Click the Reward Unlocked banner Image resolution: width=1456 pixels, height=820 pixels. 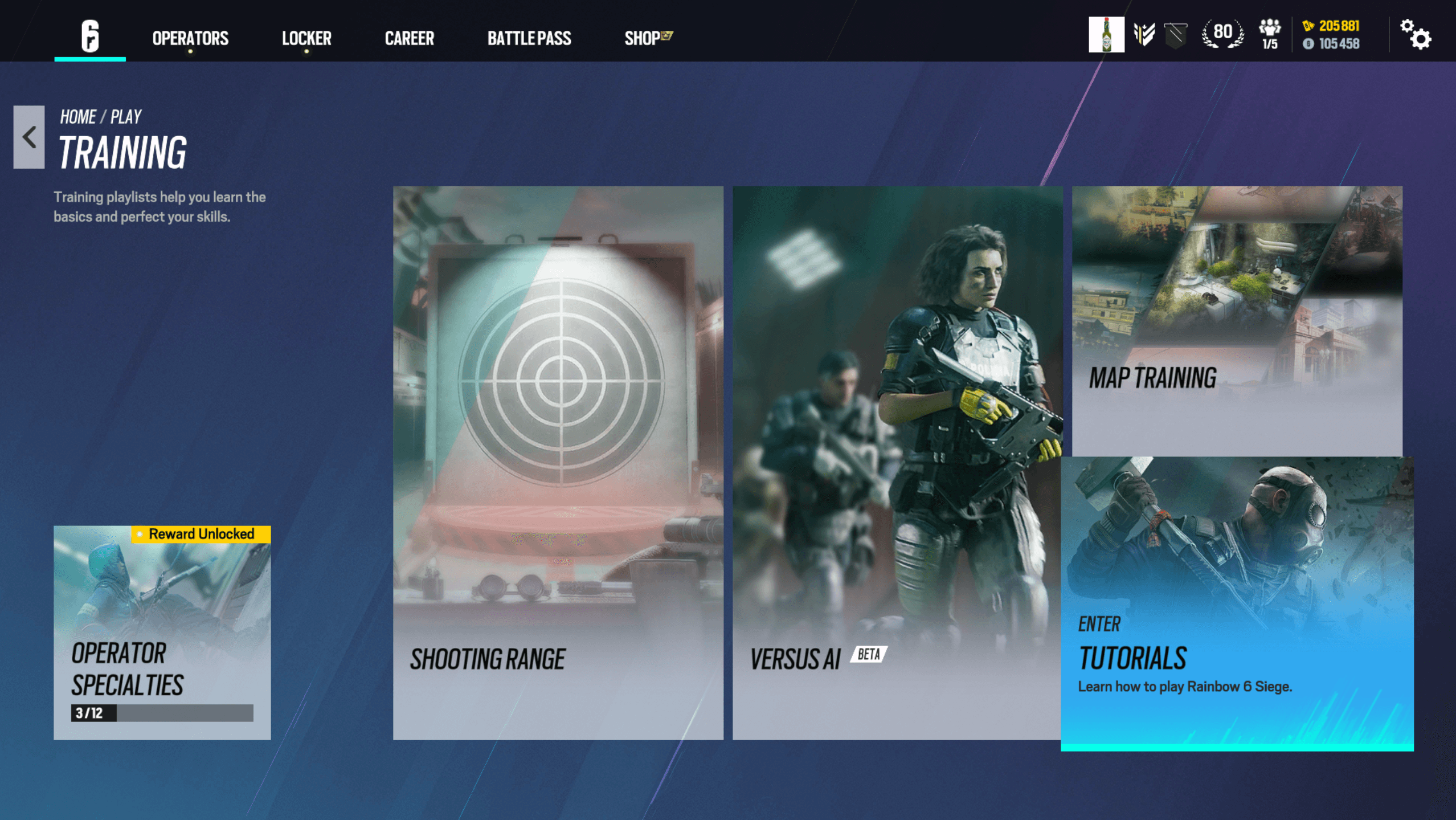coord(201,534)
